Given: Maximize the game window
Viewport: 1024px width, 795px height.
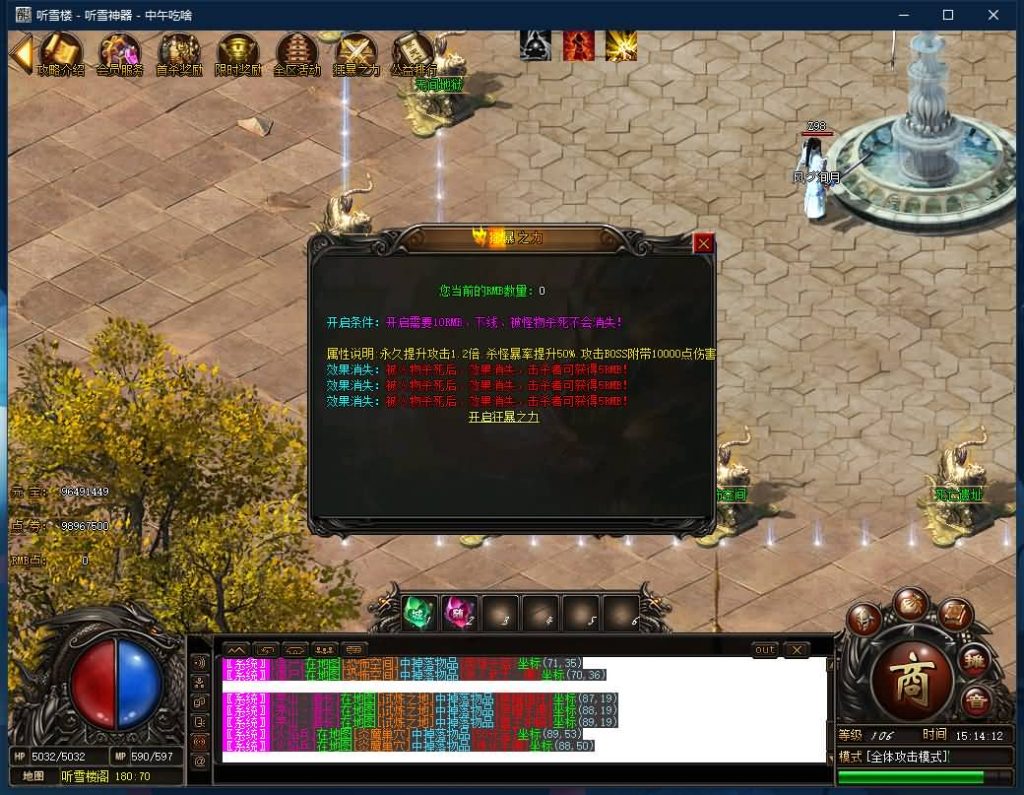Looking at the screenshot, I should (x=948, y=15).
